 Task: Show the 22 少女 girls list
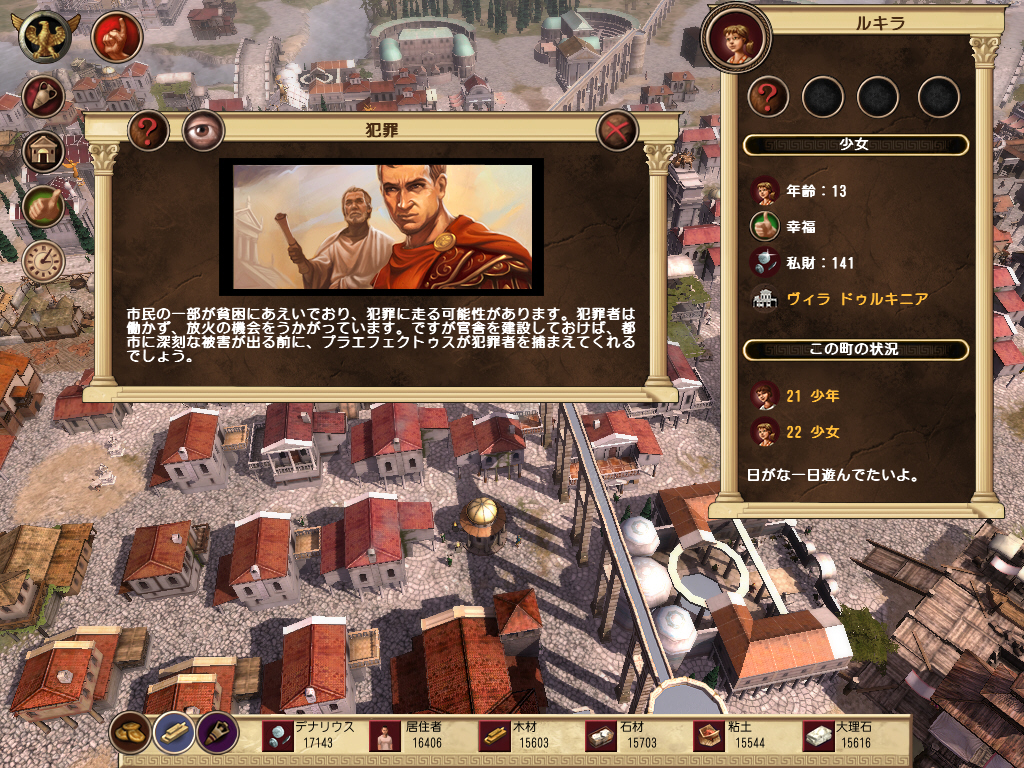pyautogui.click(x=812, y=432)
